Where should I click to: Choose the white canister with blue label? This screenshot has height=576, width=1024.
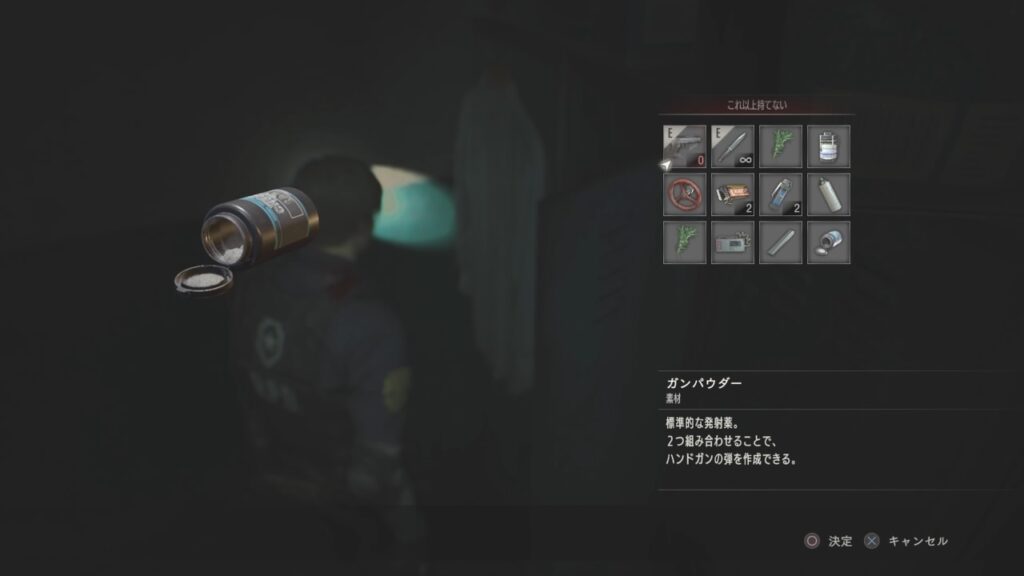828,147
